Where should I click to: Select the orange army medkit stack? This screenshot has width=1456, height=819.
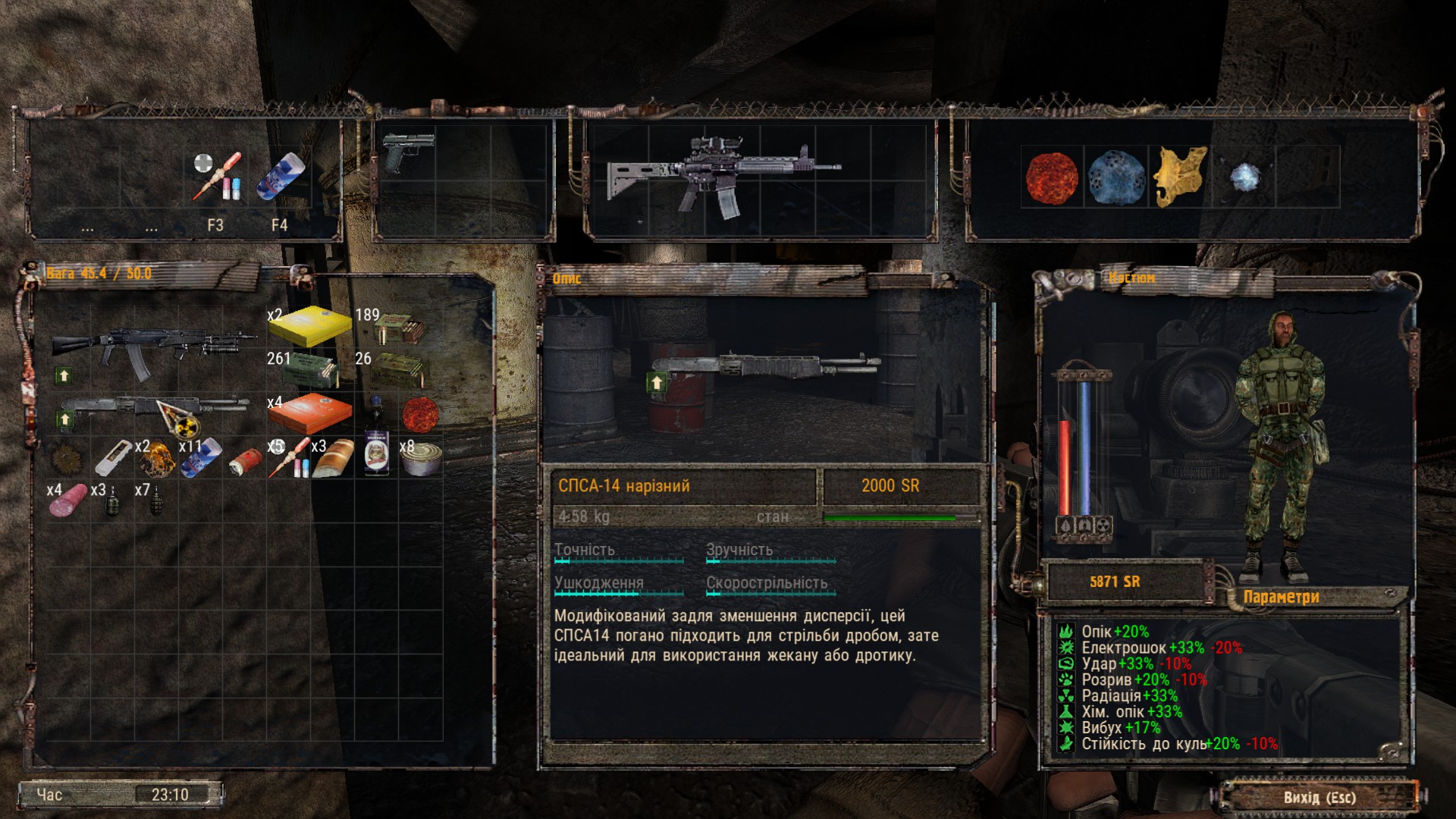(x=310, y=413)
